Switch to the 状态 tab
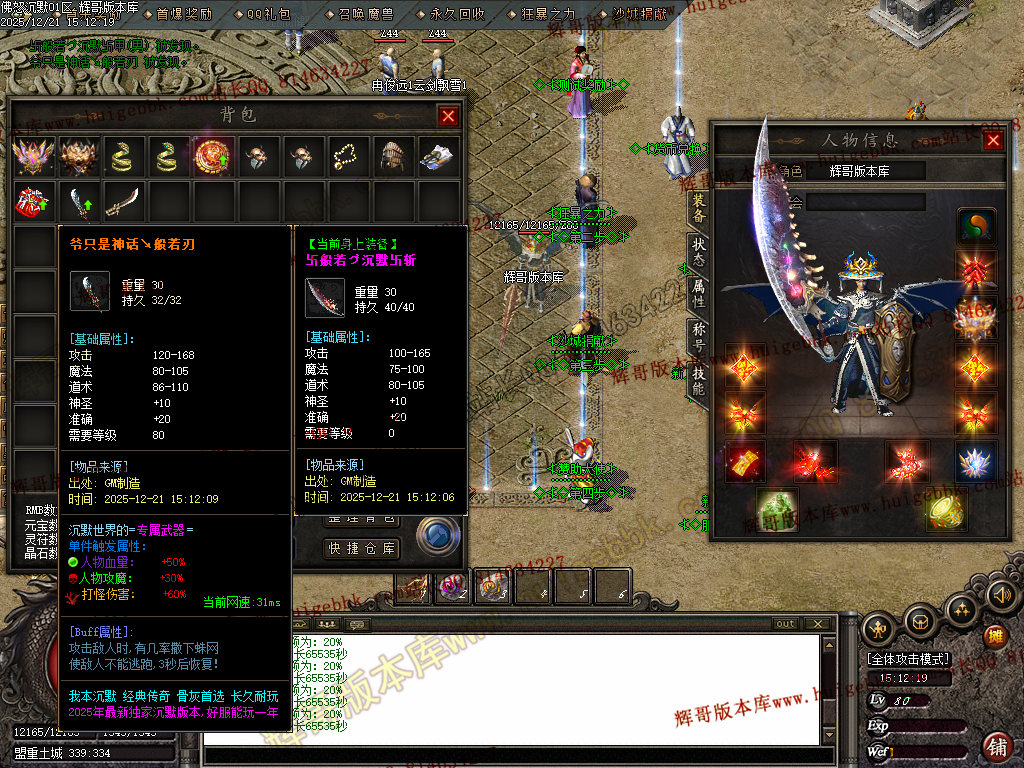1024x768 pixels. [x=698, y=250]
